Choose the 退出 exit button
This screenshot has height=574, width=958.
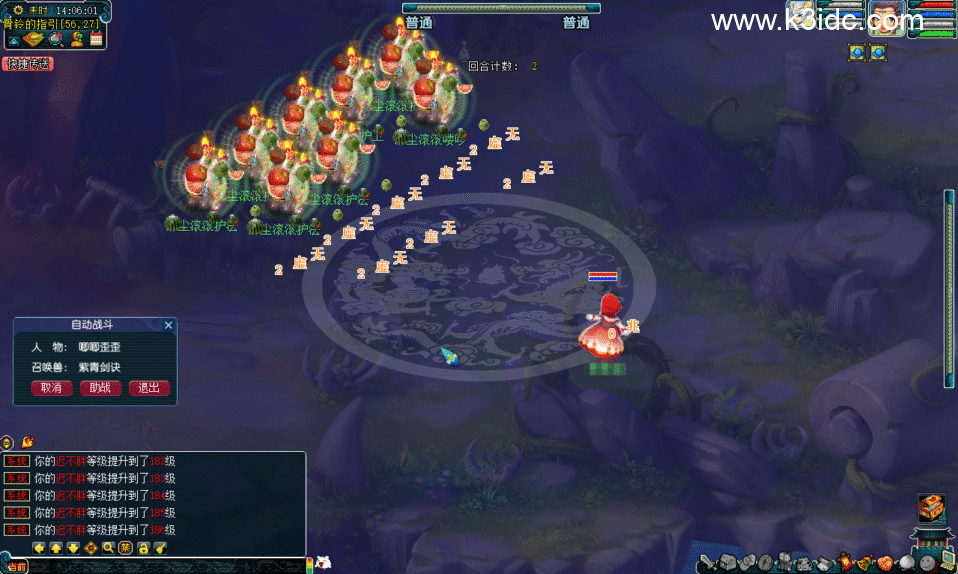[149, 388]
